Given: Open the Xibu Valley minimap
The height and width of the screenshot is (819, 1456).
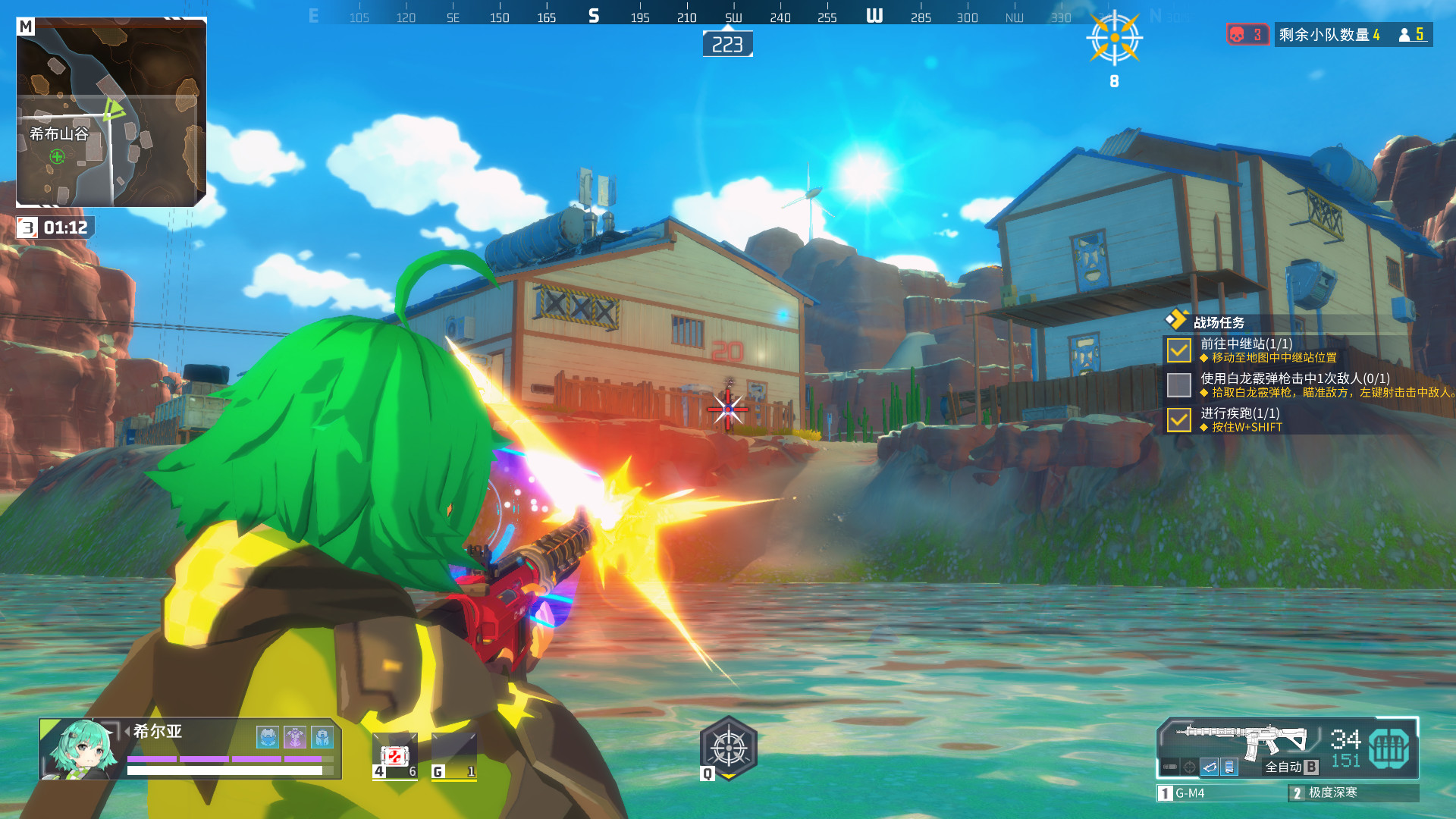Looking at the screenshot, I should pos(111,112).
